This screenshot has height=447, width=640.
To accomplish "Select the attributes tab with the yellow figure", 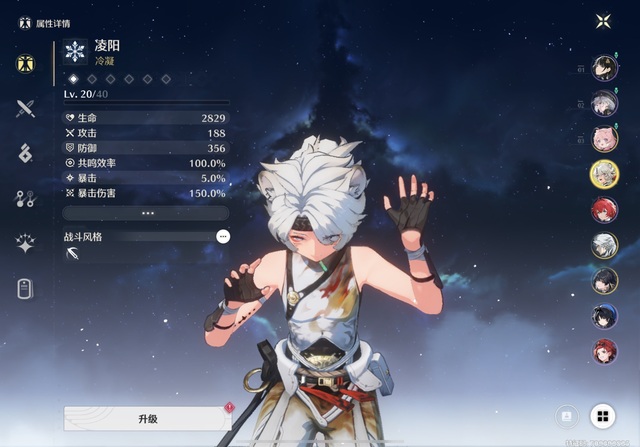I will [26, 64].
